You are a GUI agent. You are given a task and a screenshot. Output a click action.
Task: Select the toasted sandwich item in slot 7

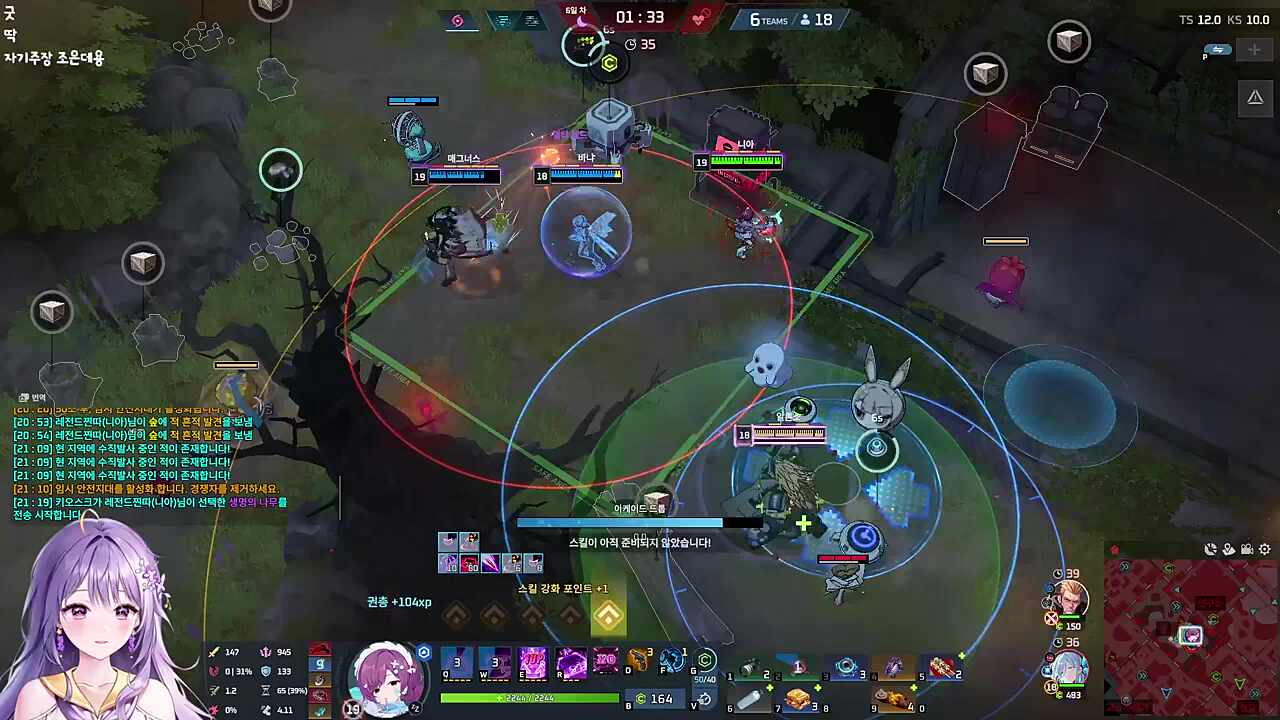point(797,699)
